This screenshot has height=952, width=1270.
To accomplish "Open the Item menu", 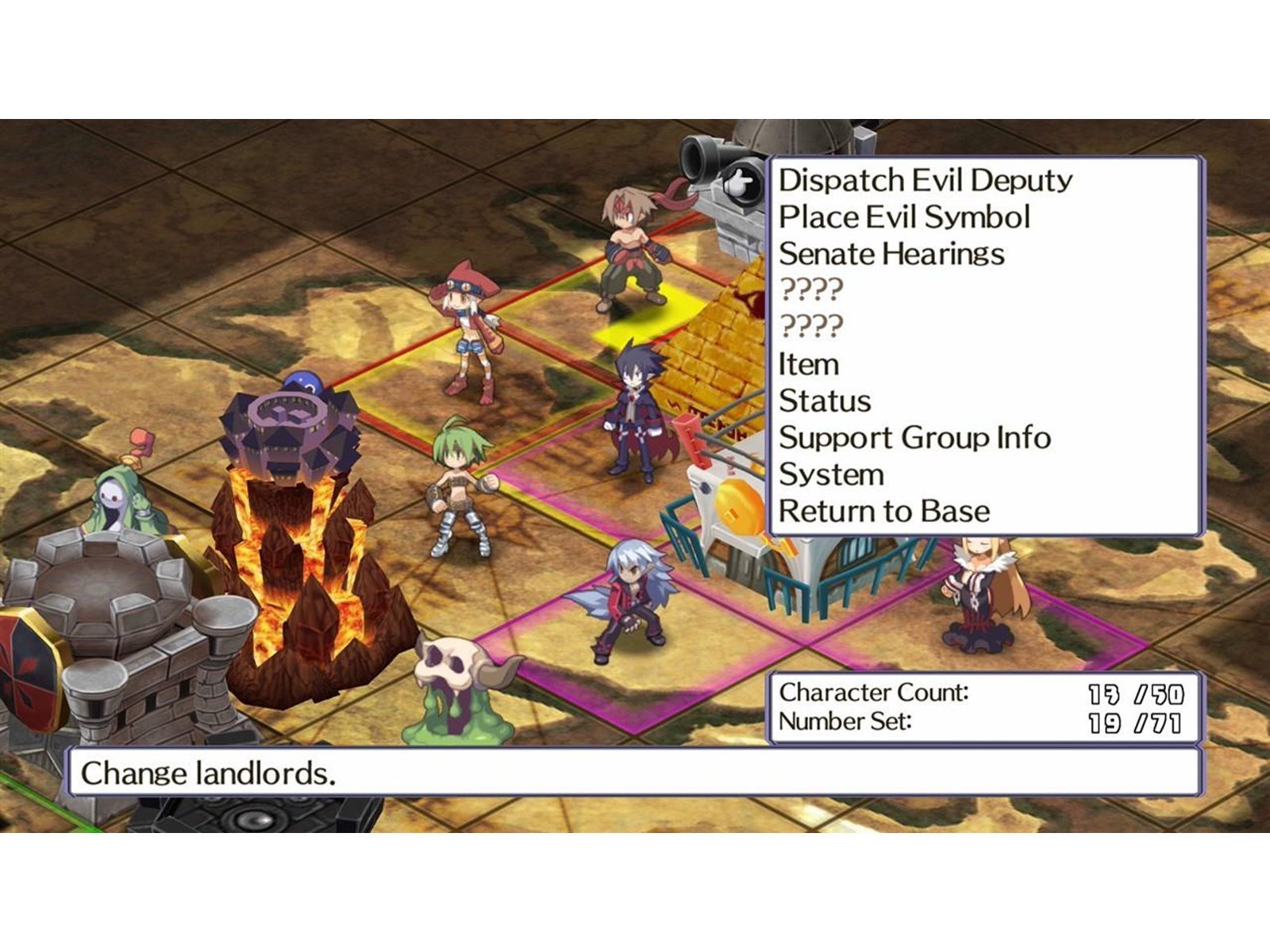I will click(x=809, y=364).
